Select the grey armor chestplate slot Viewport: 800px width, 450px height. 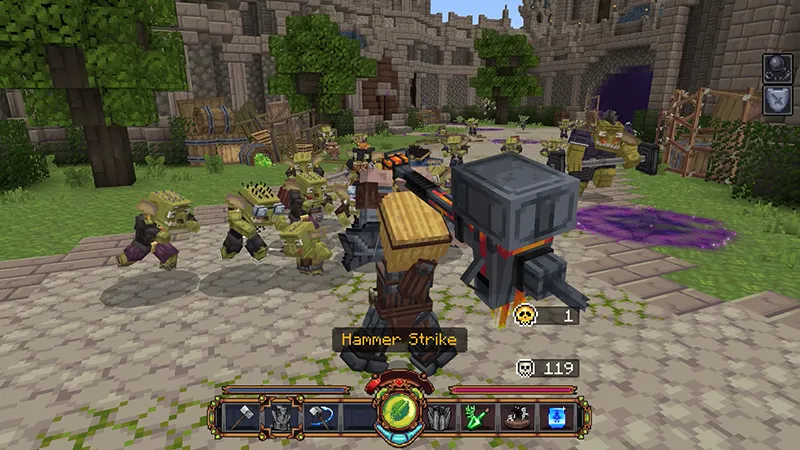[441, 417]
